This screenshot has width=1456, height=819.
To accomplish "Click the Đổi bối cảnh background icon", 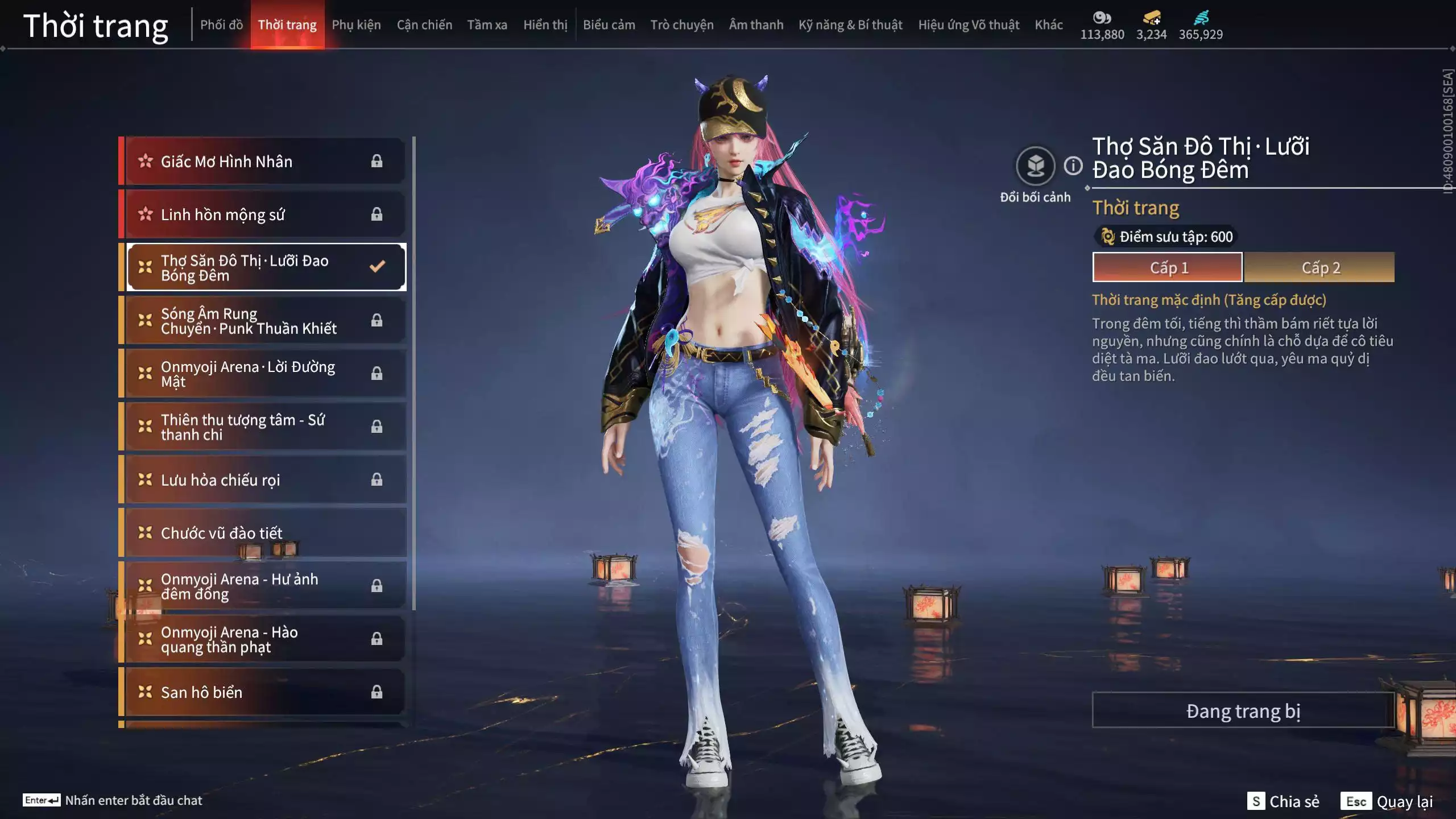I will 1035,166.
